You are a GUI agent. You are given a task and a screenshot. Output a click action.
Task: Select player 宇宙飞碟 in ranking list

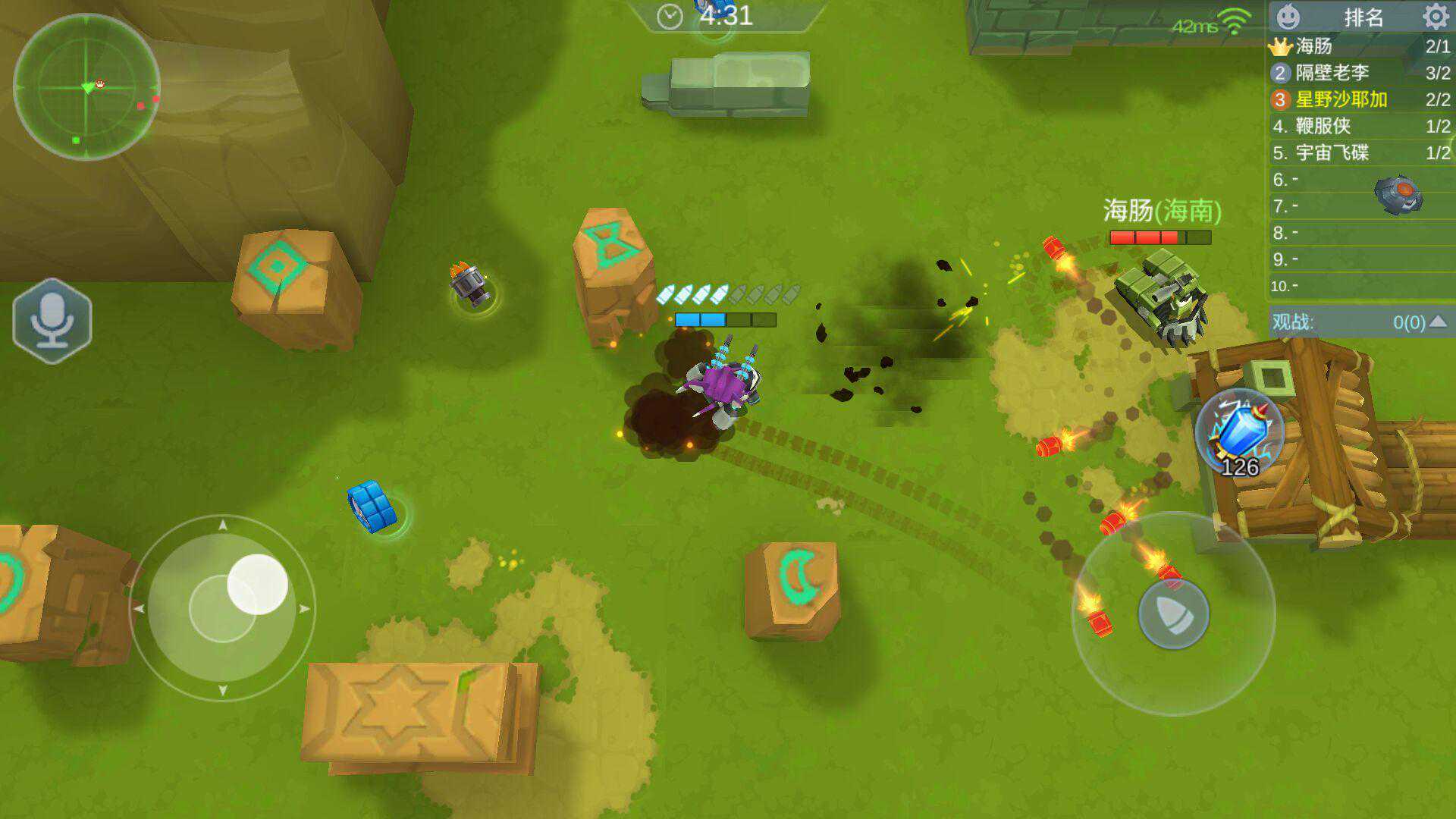[1332, 152]
